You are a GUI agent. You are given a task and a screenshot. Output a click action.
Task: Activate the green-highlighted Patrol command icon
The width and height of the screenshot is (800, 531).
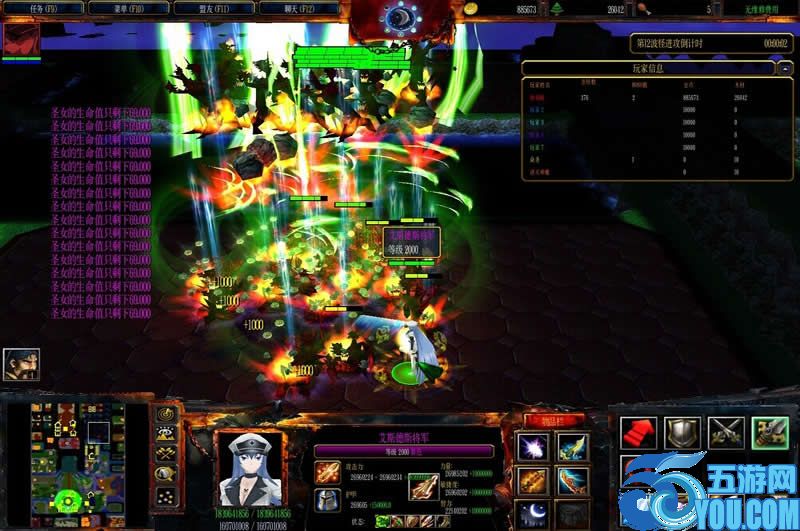(x=770, y=433)
